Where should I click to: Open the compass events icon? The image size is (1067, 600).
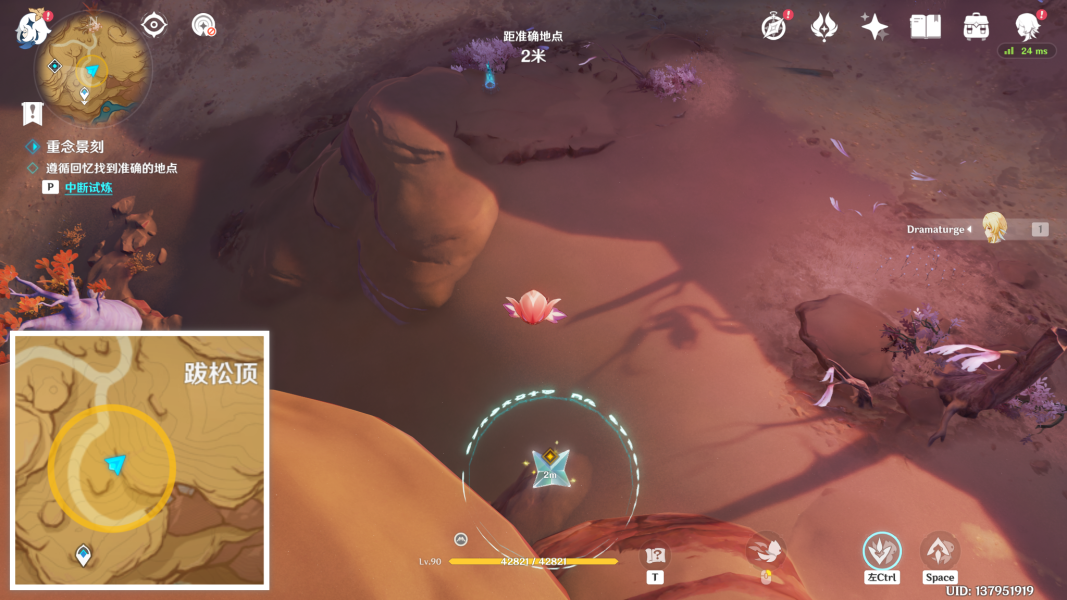[774, 27]
